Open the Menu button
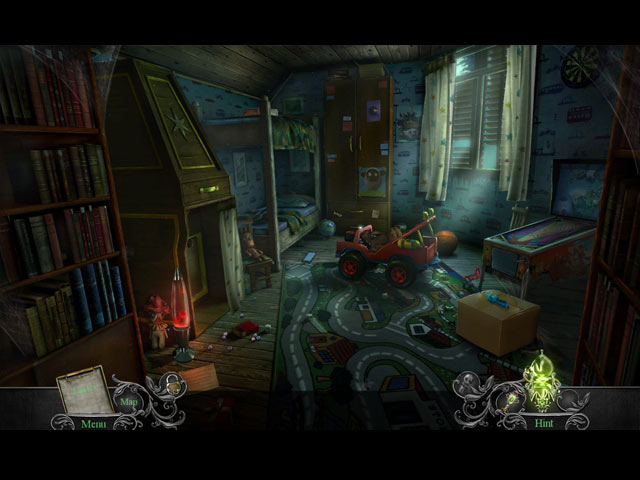The image size is (640, 480). coord(93,424)
